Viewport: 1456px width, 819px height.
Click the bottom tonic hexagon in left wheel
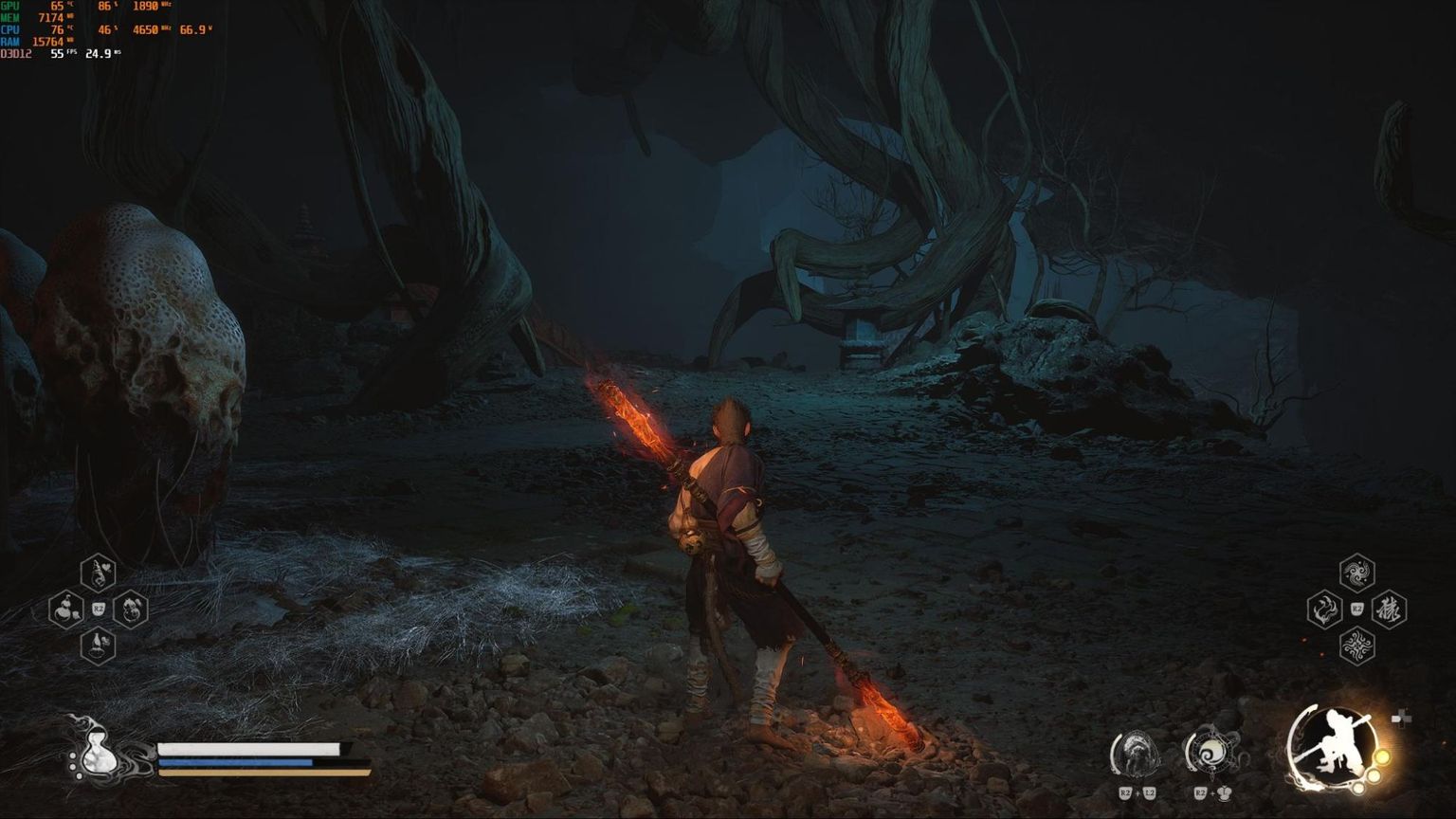coord(97,646)
